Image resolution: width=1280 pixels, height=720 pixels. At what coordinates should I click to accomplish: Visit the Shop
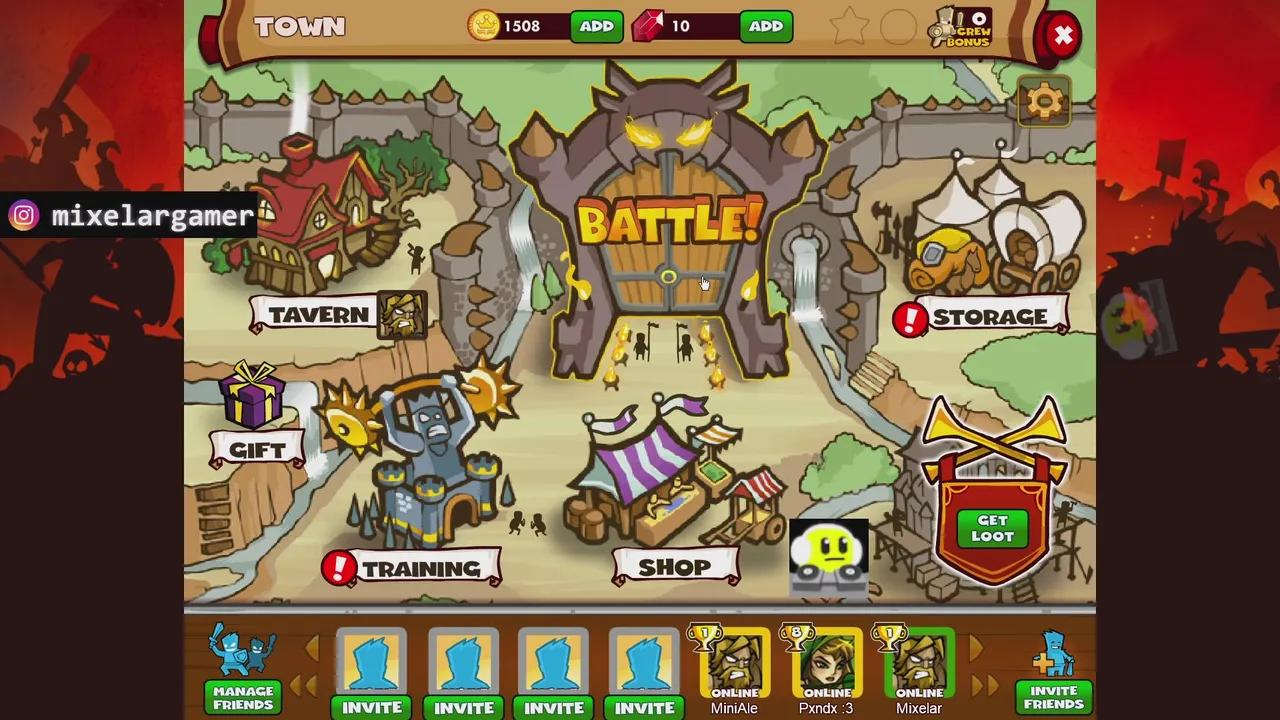pyautogui.click(x=674, y=567)
